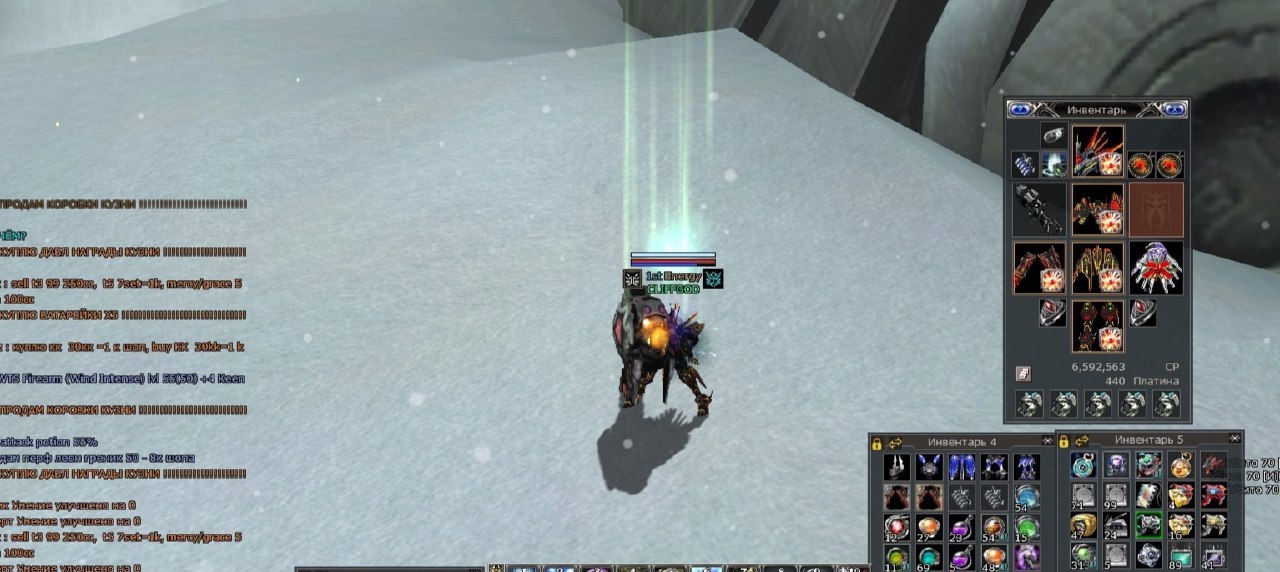Select the equipped black gun weapon slot

tap(1038, 208)
